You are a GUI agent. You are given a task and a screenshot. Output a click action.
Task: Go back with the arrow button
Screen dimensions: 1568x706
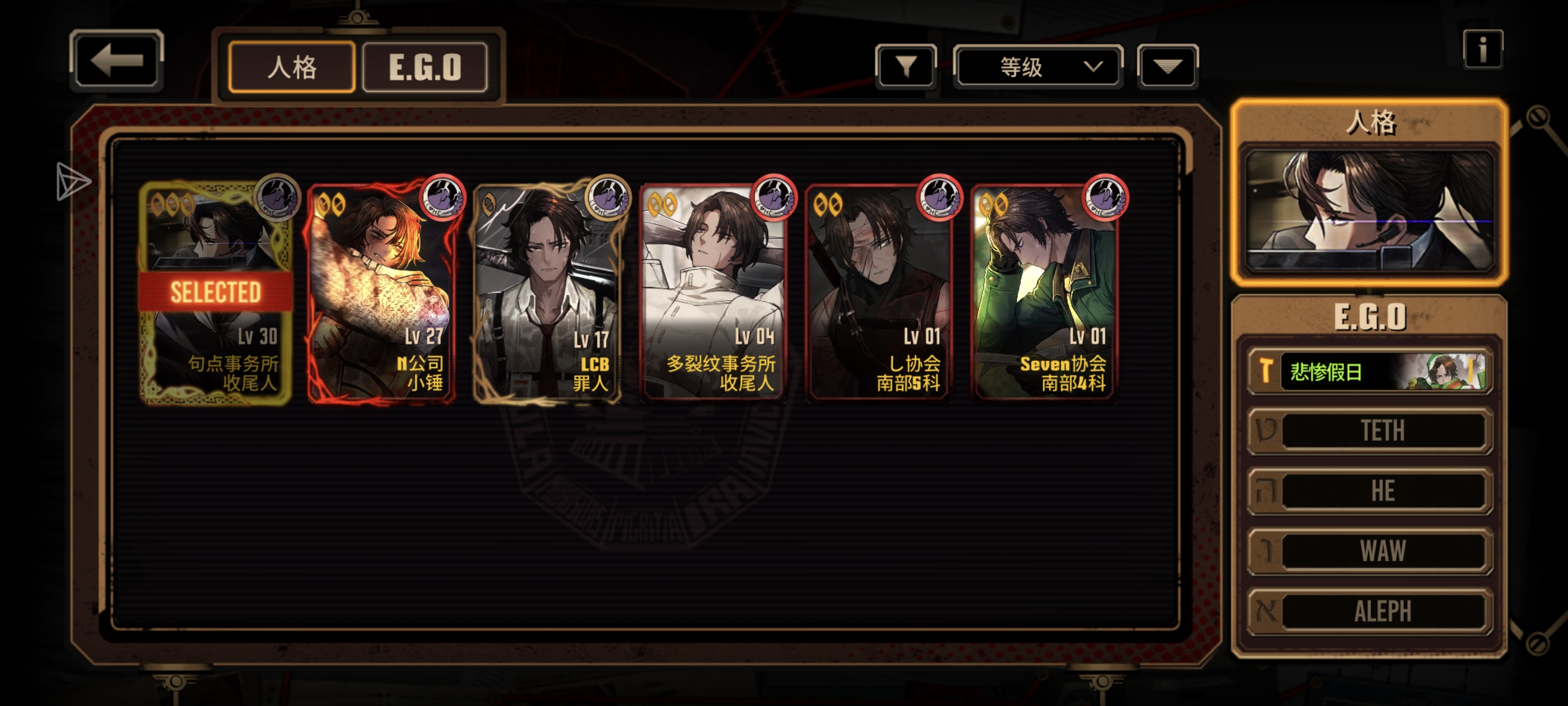(x=116, y=60)
